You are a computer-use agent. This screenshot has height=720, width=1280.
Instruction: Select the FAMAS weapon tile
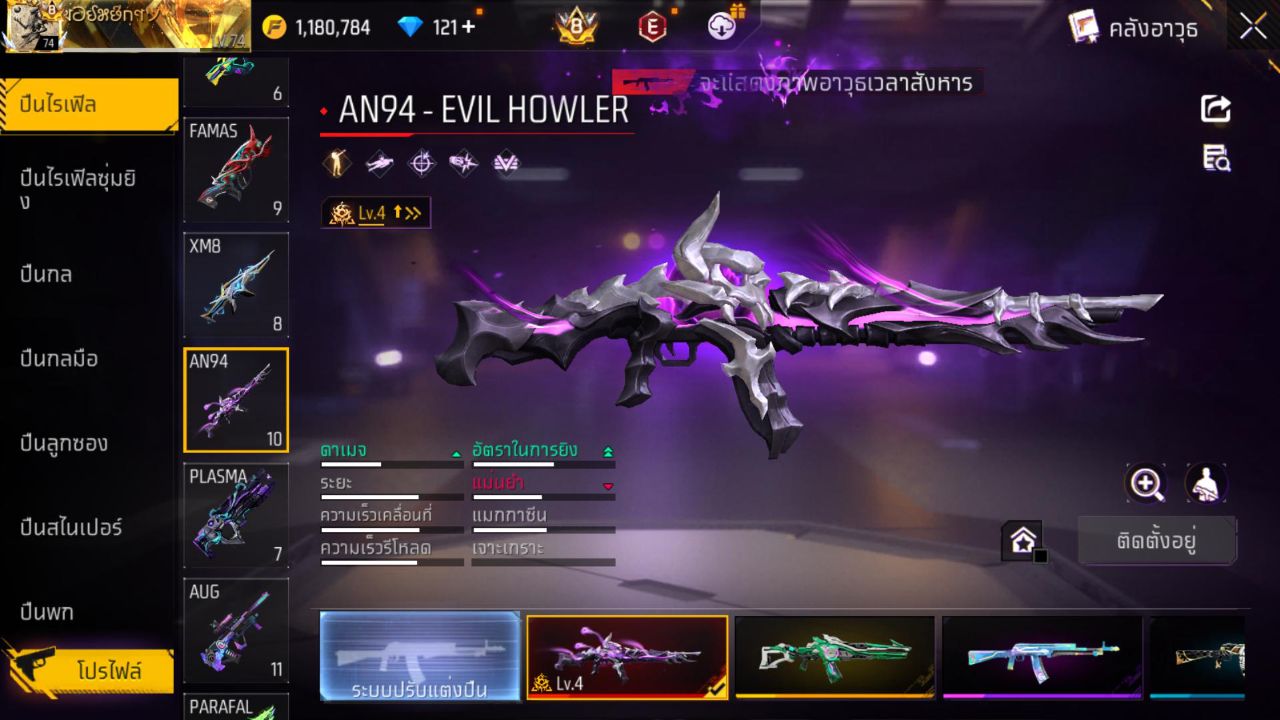[236, 170]
